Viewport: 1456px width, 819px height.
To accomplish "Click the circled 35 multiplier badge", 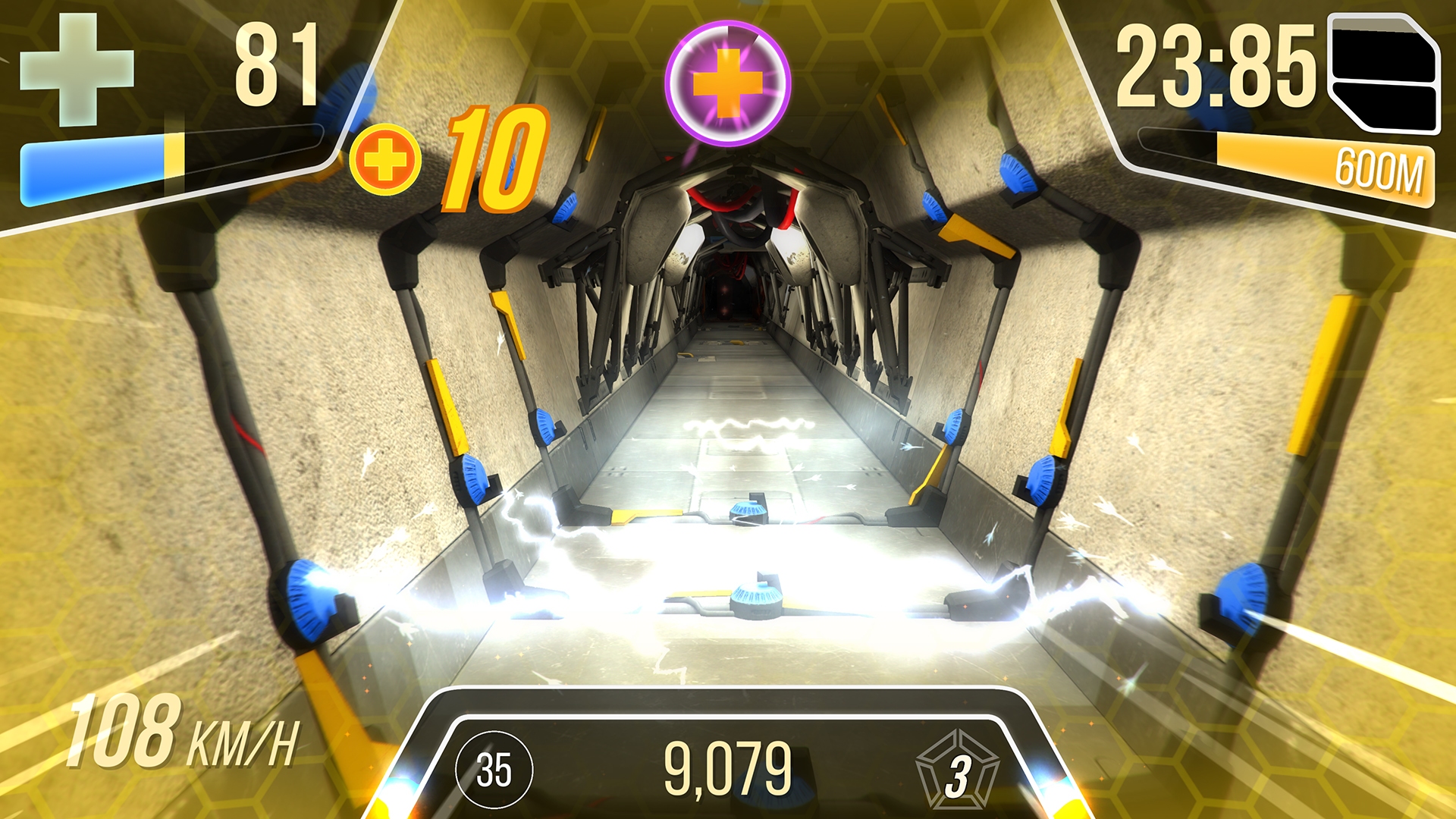I will click(494, 770).
